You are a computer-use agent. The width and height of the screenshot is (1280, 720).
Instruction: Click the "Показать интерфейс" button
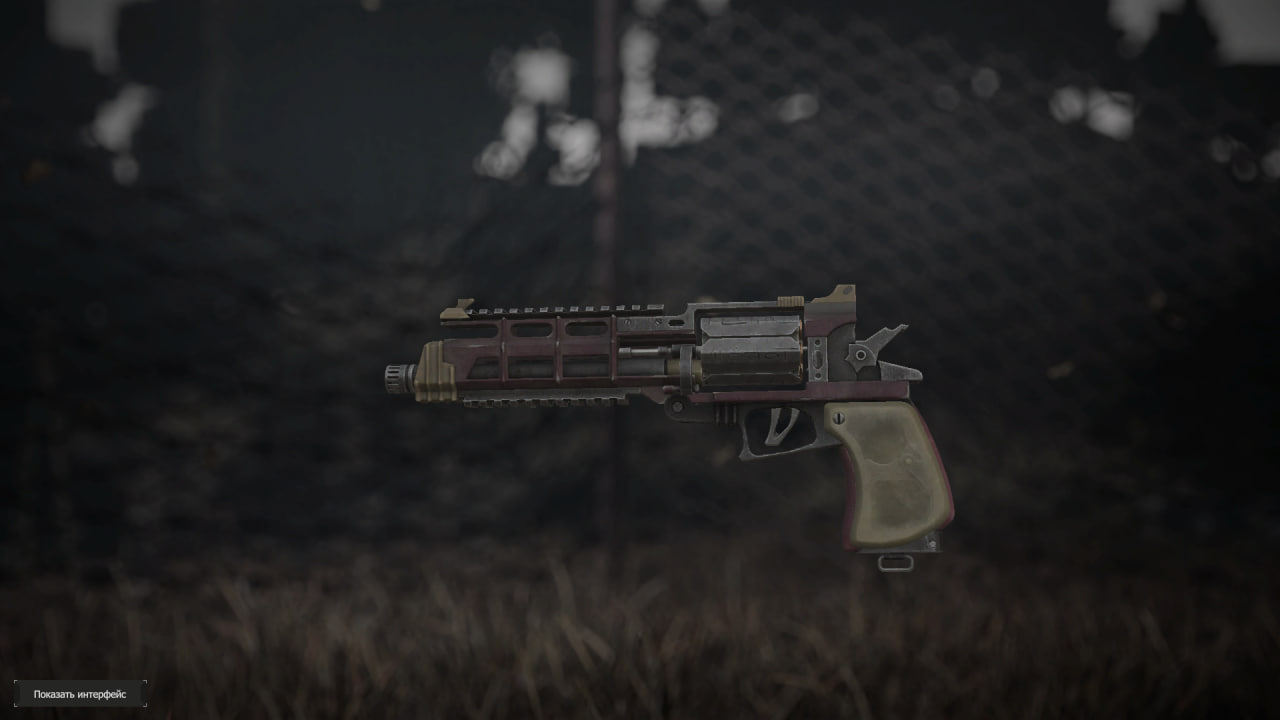[x=80, y=694]
